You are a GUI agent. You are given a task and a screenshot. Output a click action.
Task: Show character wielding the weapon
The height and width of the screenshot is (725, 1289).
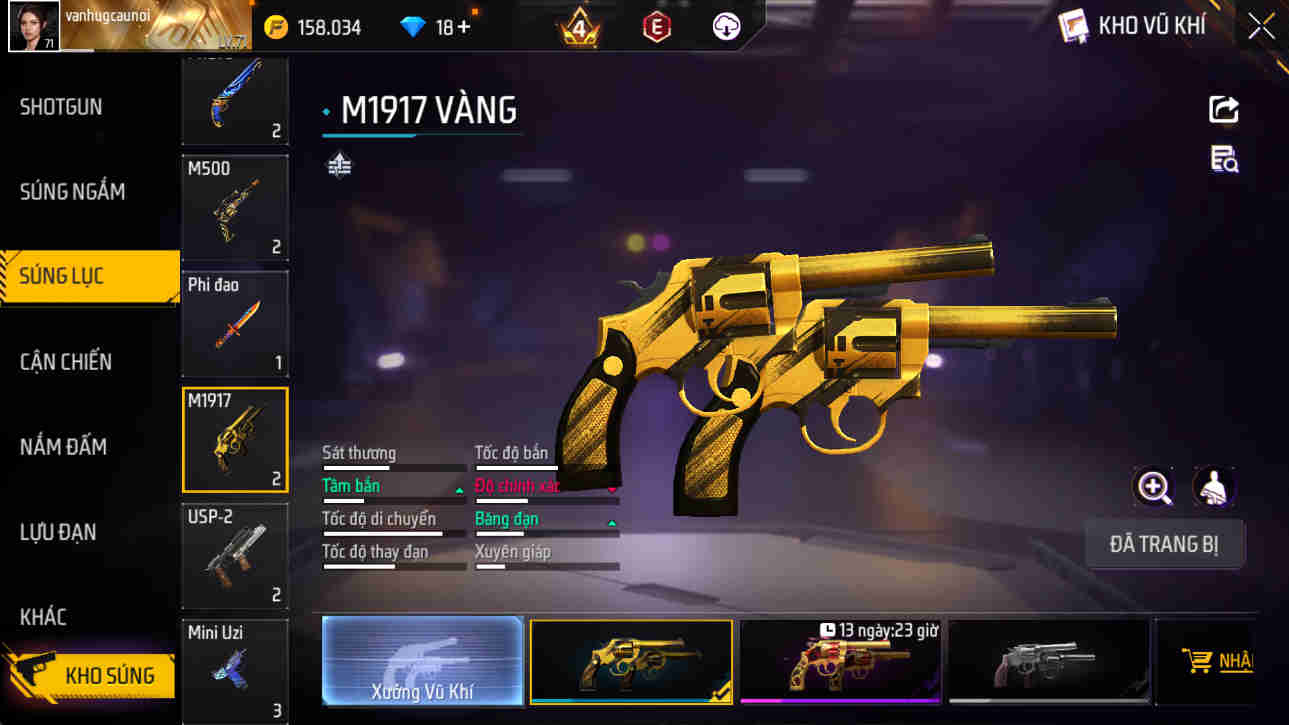pos(1213,487)
